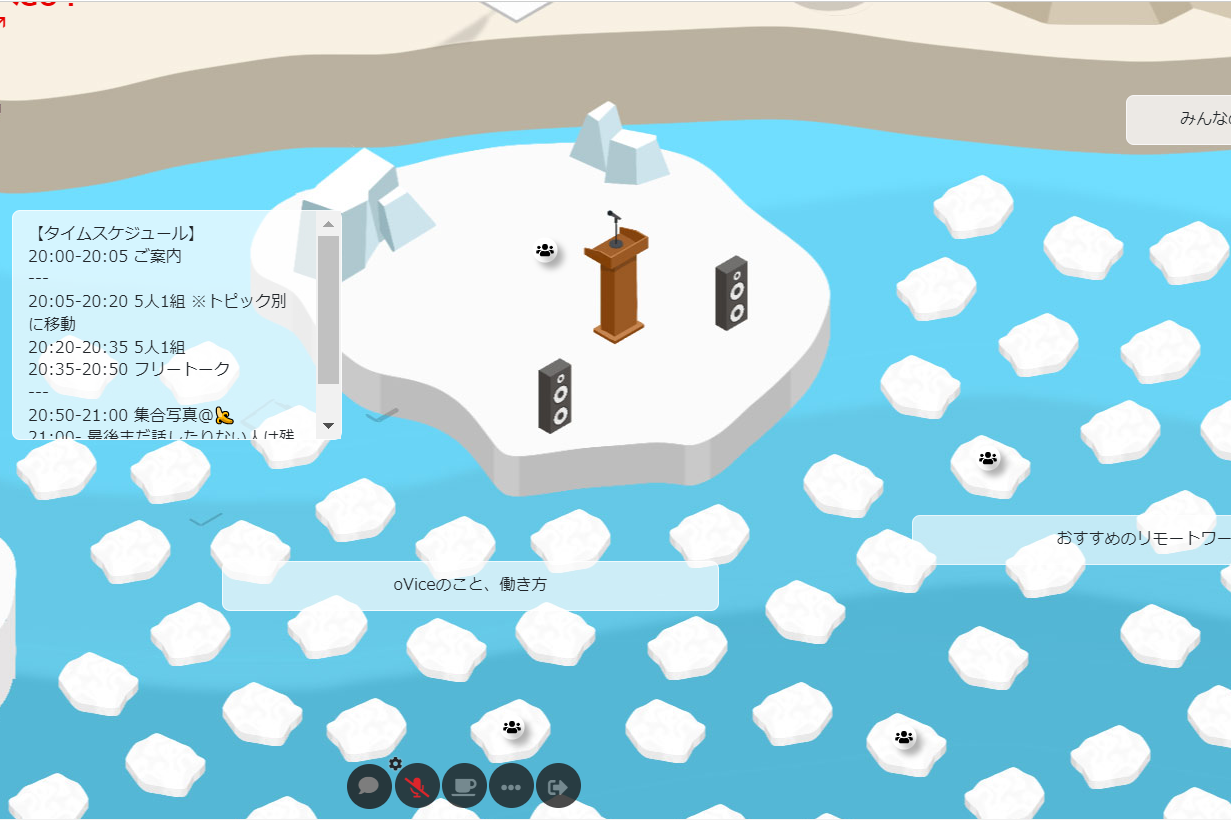The height and width of the screenshot is (820, 1231).
Task: Open the three-dots more options menu
Action: pos(511,786)
